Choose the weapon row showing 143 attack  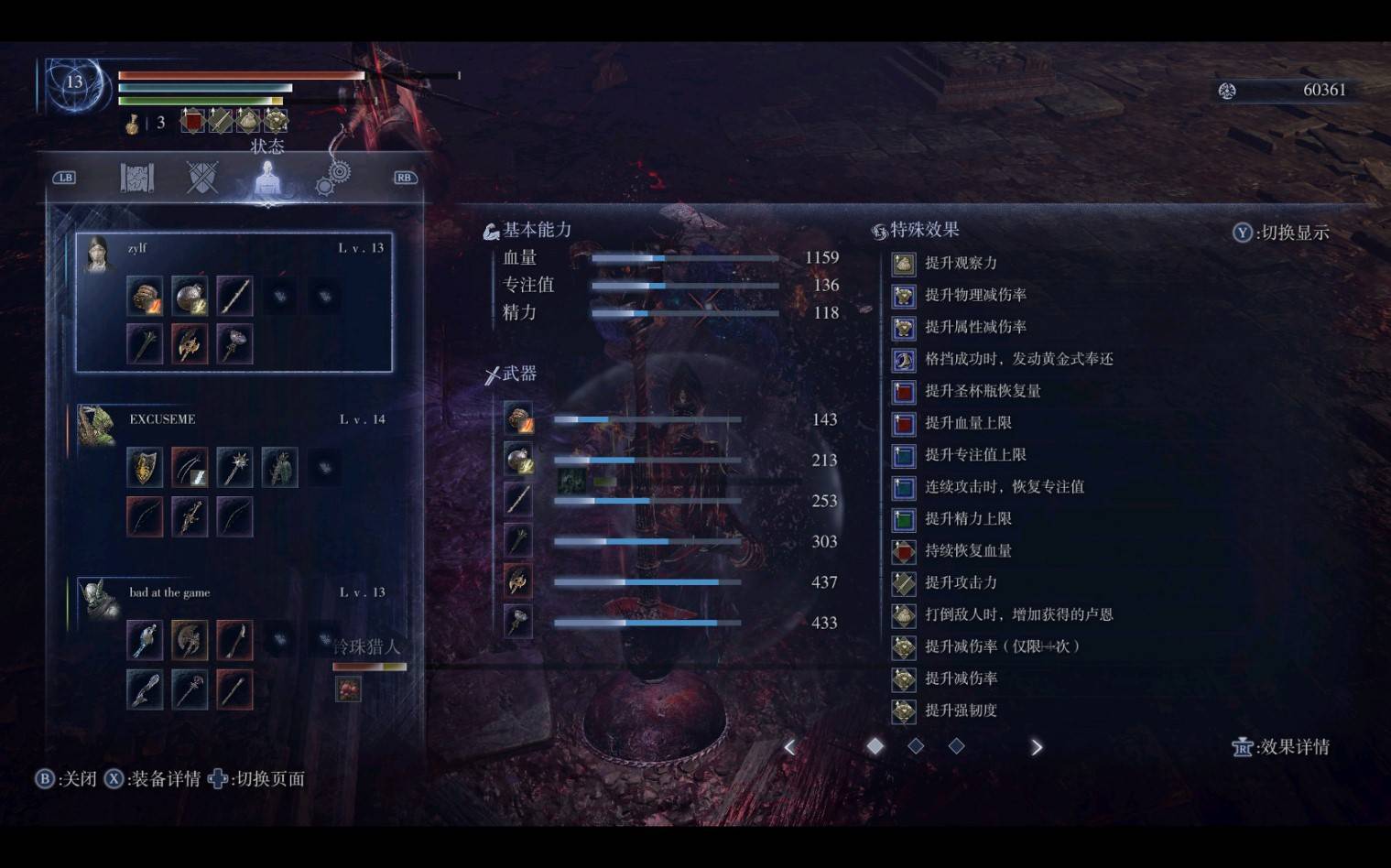[671, 419]
